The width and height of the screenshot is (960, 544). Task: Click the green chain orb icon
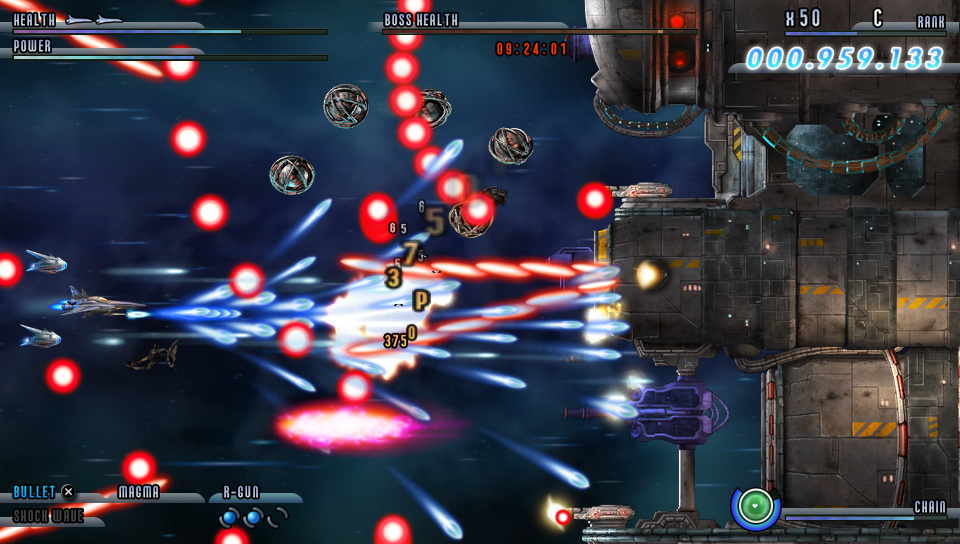[756, 507]
